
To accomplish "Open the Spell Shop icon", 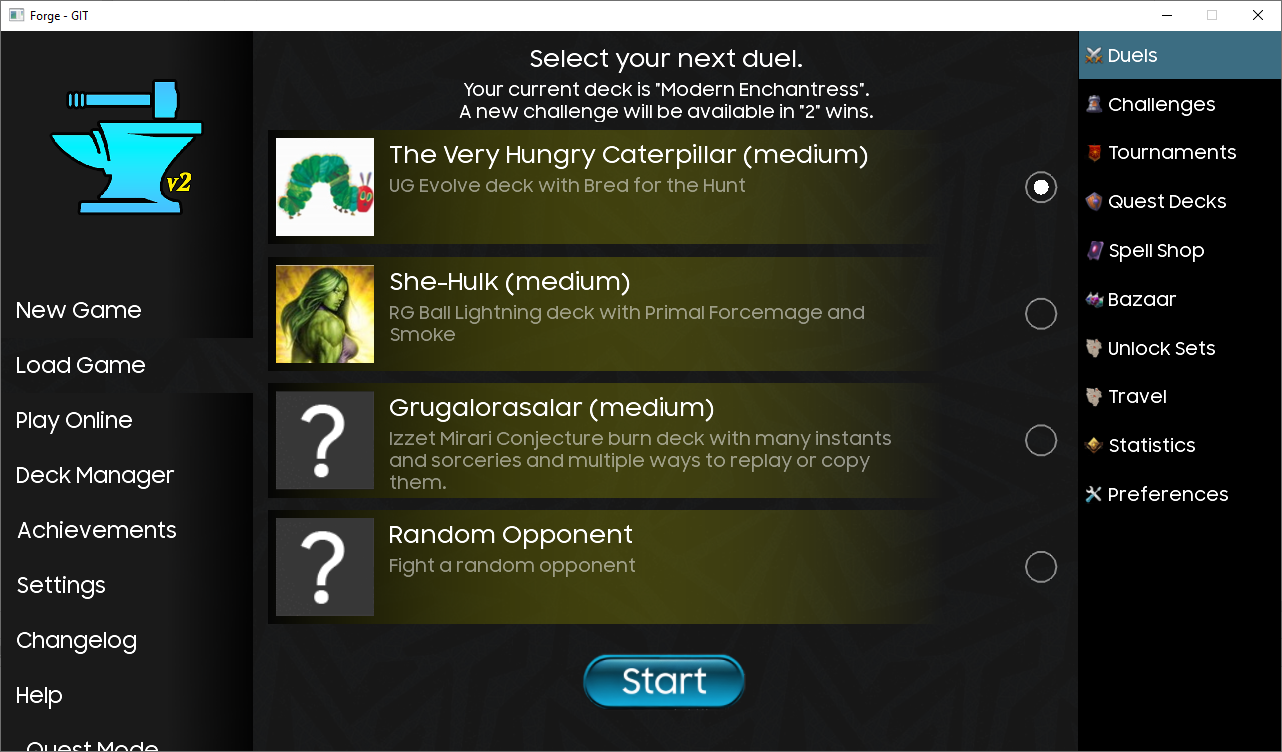I will coord(1092,250).
